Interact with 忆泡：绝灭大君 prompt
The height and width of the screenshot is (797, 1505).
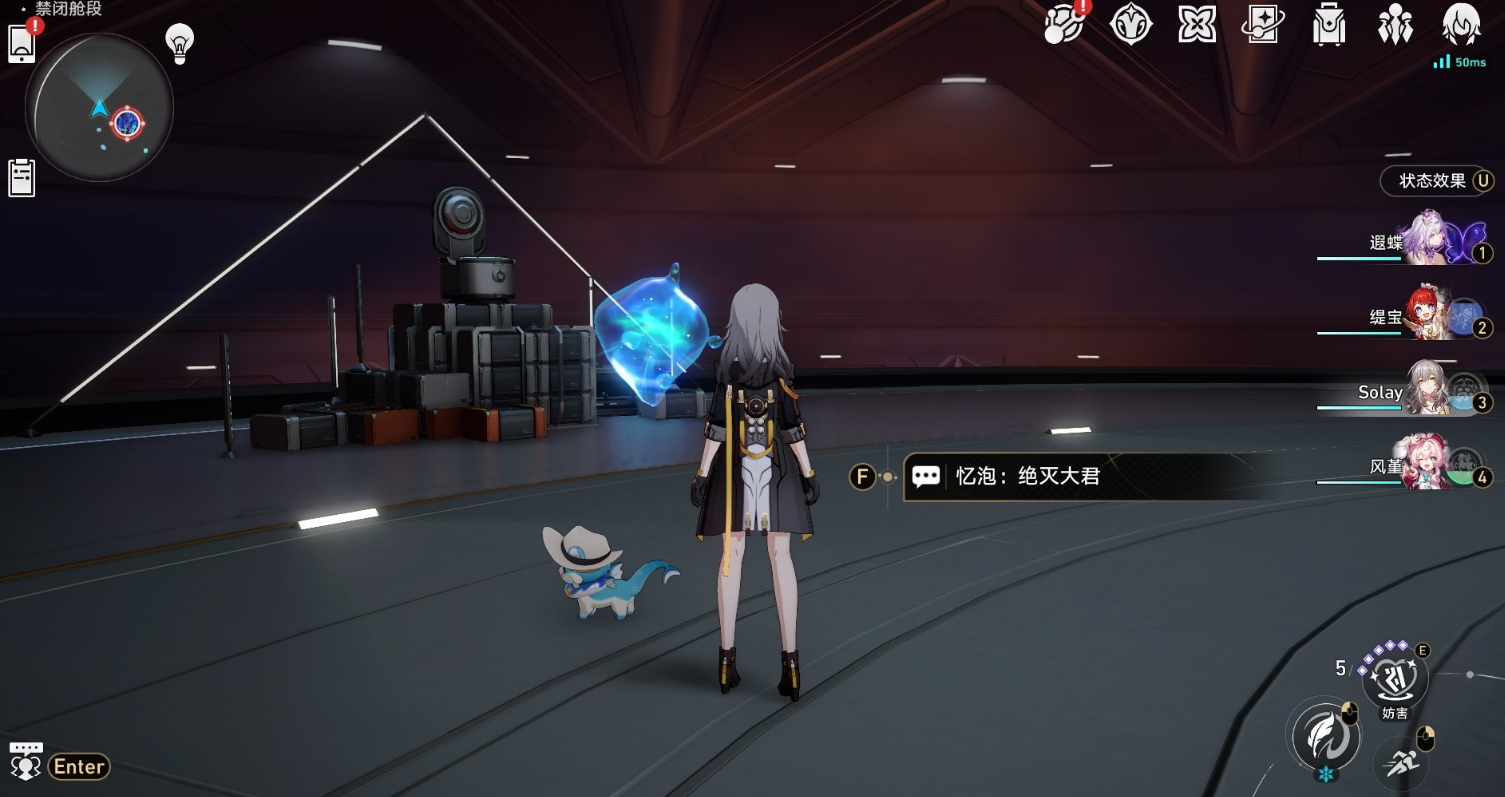pos(1028,477)
